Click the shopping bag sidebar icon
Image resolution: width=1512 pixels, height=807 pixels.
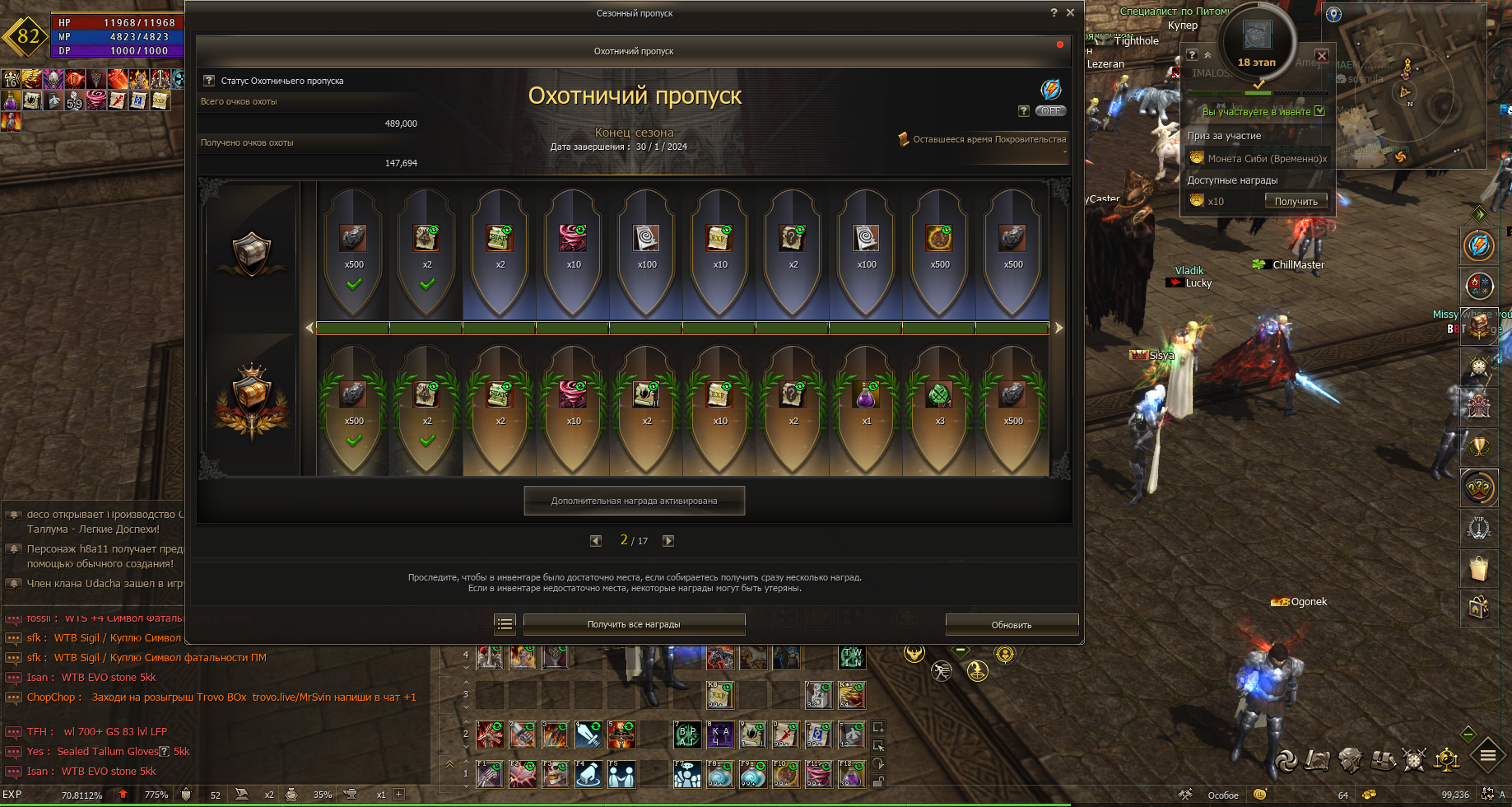pyautogui.click(x=1478, y=568)
